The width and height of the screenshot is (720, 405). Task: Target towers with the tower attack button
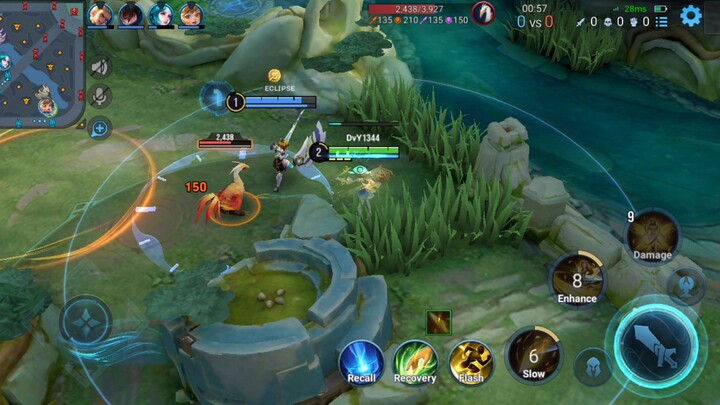click(x=684, y=286)
